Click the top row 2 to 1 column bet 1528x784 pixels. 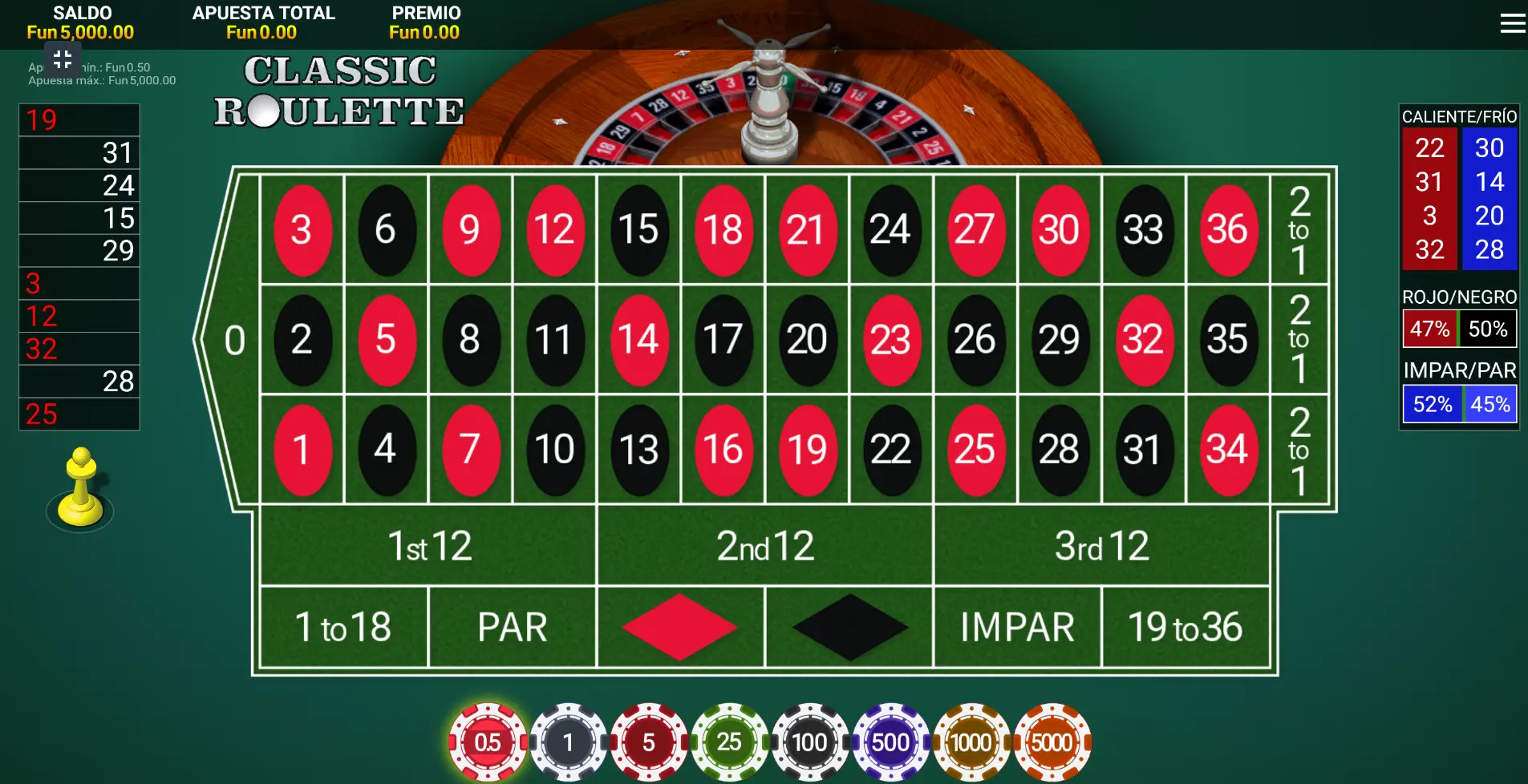1300,230
